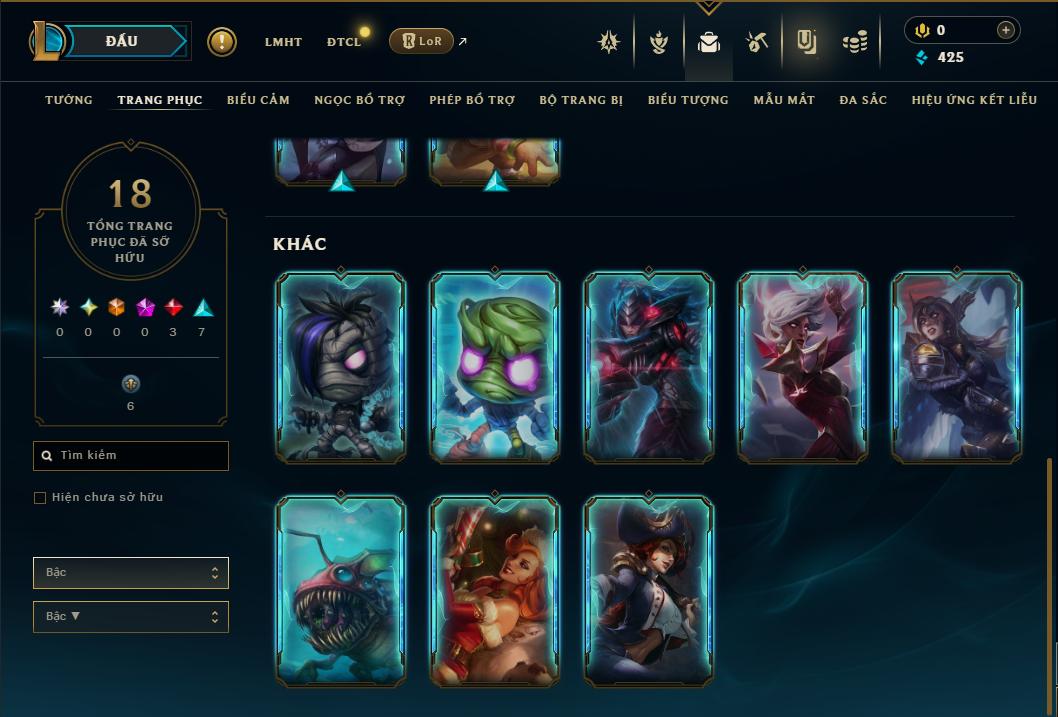1058x717 pixels.
Task: Click the ĐẤU play button
Action: pos(122,41)
